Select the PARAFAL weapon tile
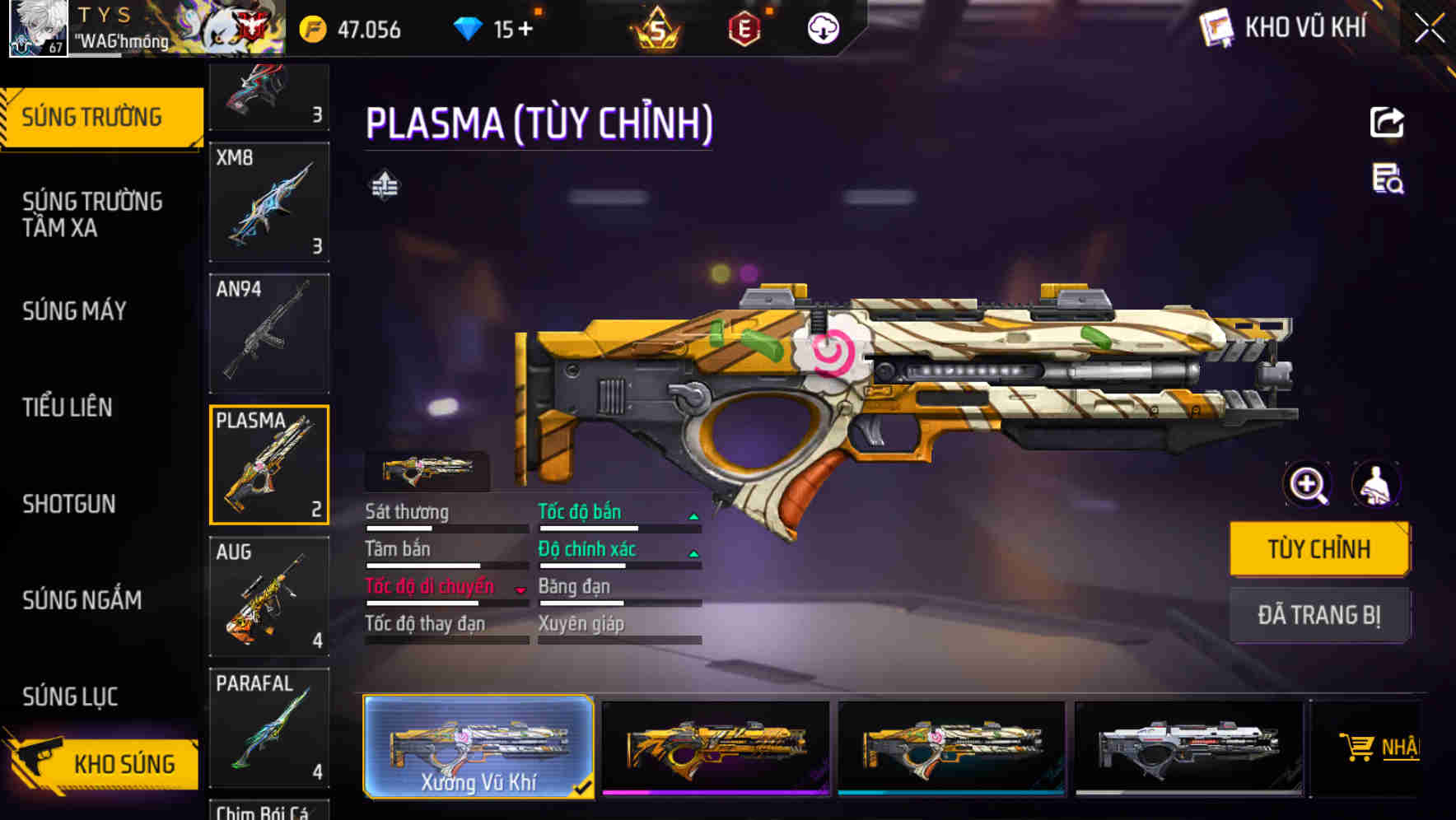 (x=269, y=728)
